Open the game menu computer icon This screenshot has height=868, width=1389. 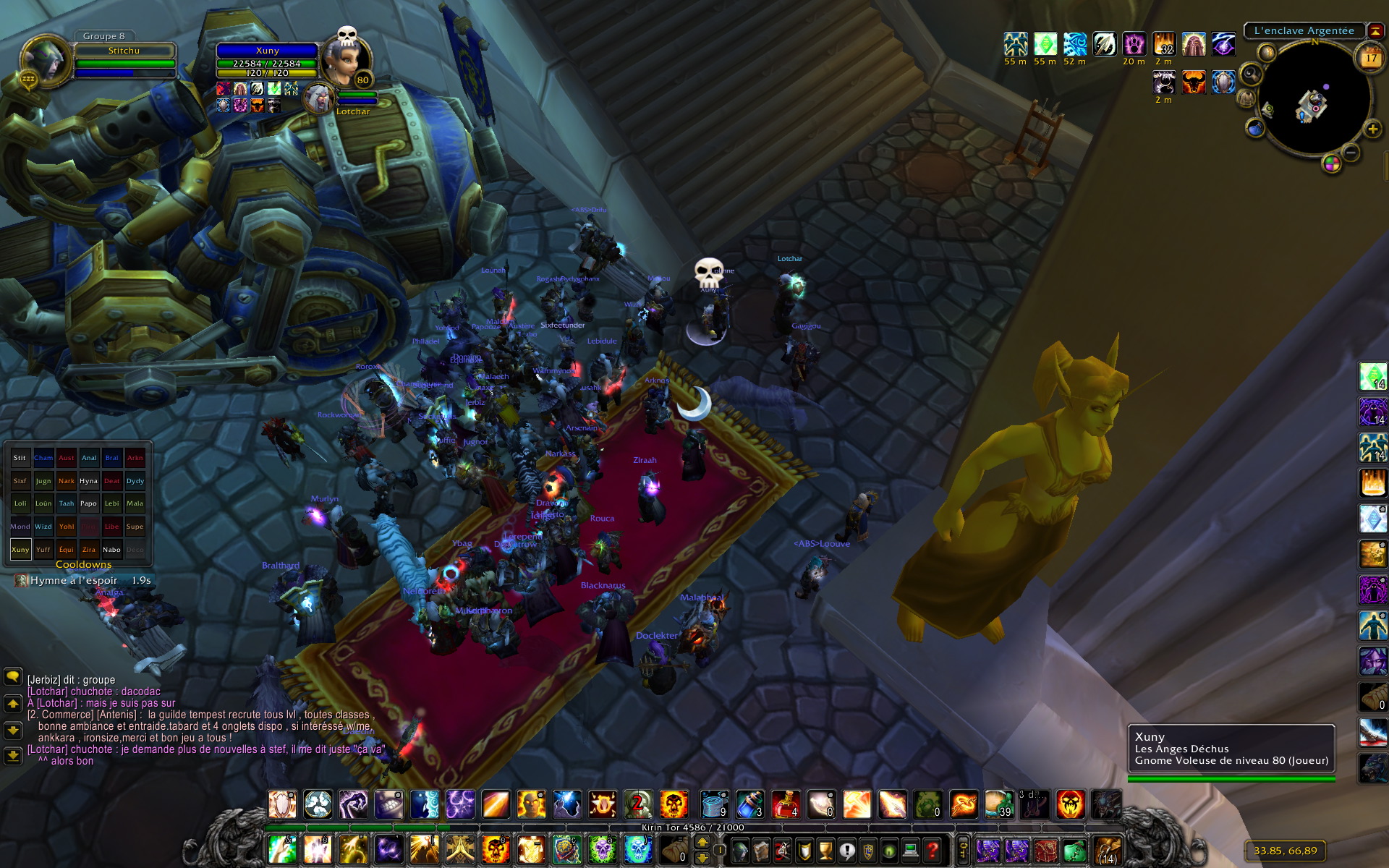[x=911, y=850]
